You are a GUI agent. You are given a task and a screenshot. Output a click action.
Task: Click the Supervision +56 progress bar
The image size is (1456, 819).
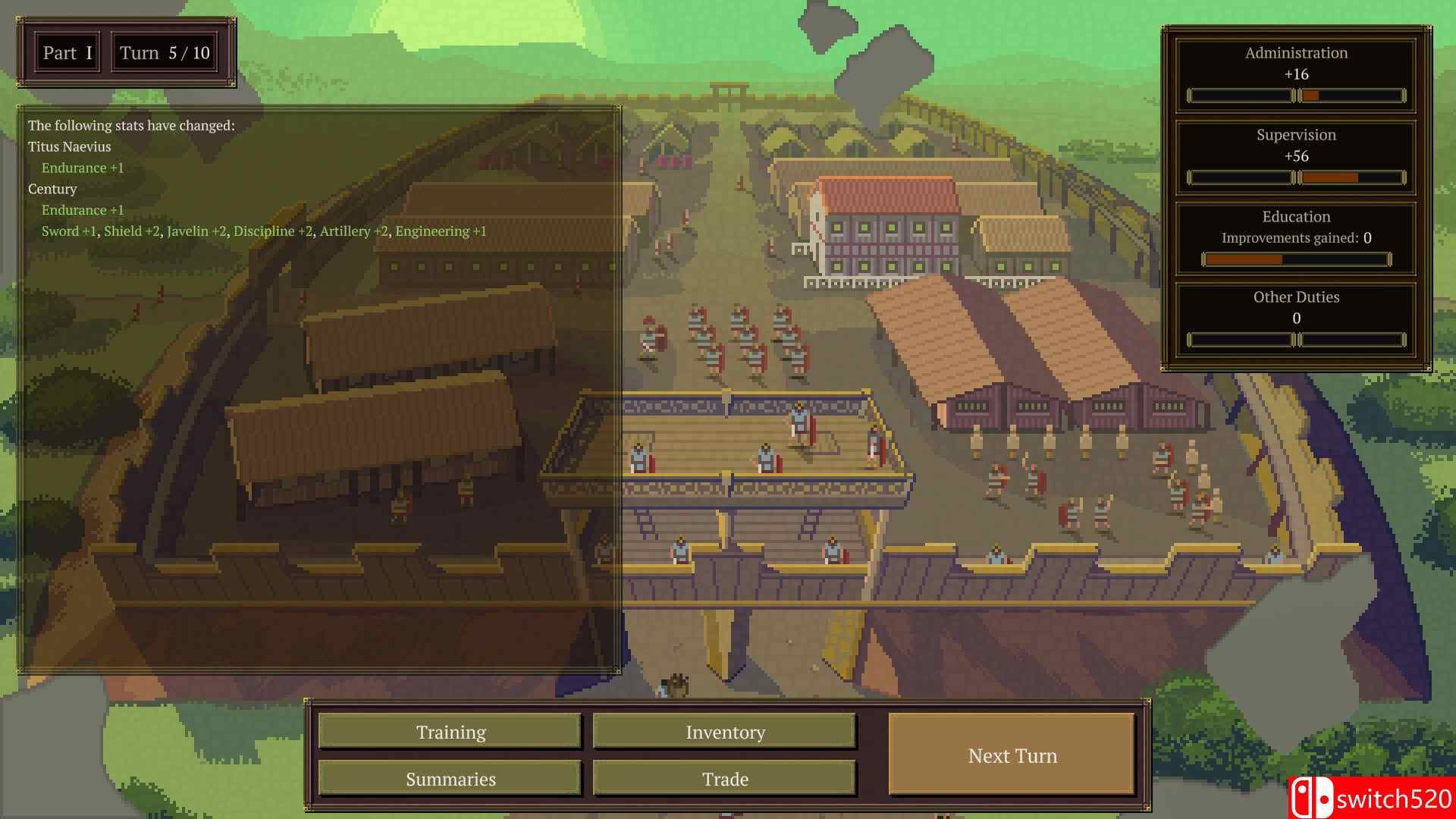[1295, 177]
